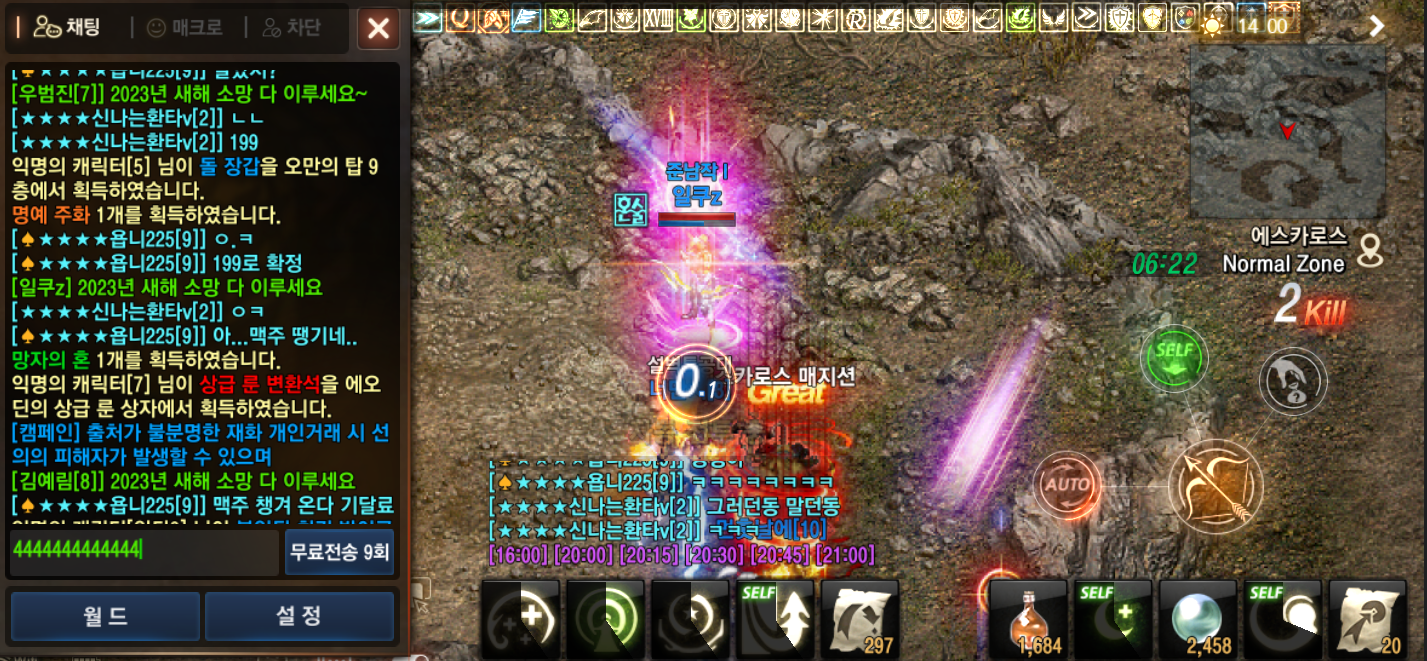Click the chat message input field
The height and width of the screenshot is (661, 1427).
click(143, 552)
